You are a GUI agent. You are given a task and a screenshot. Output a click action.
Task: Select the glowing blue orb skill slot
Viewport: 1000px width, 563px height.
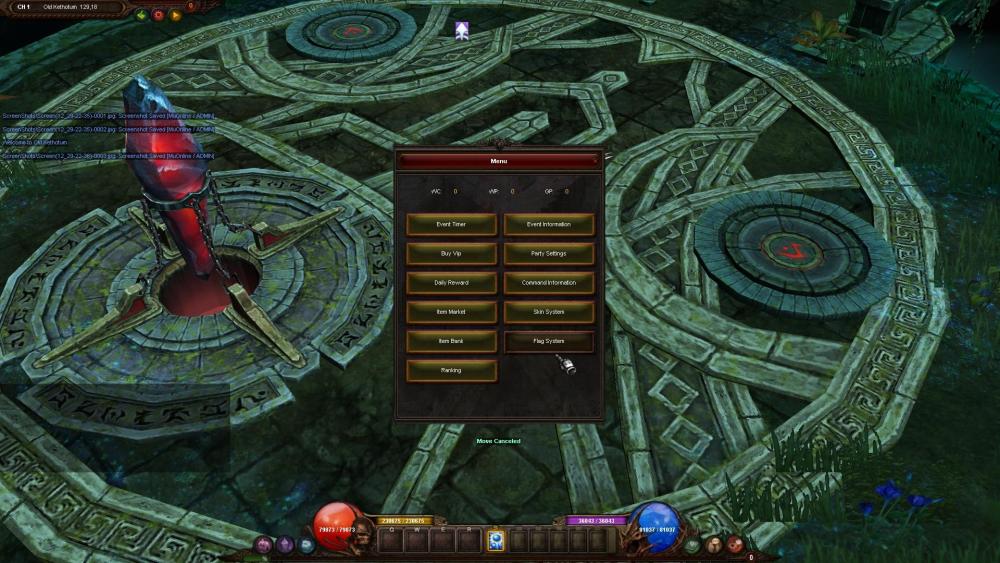pyautogui.click(x=495, y=541)
